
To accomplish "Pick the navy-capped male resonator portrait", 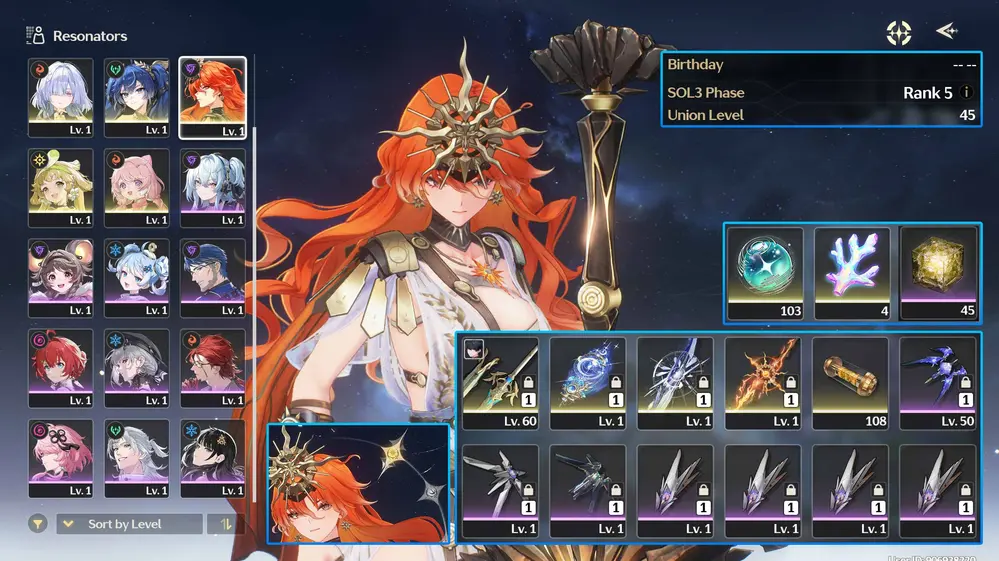I will pyautogui.click(x=212, y=277).
